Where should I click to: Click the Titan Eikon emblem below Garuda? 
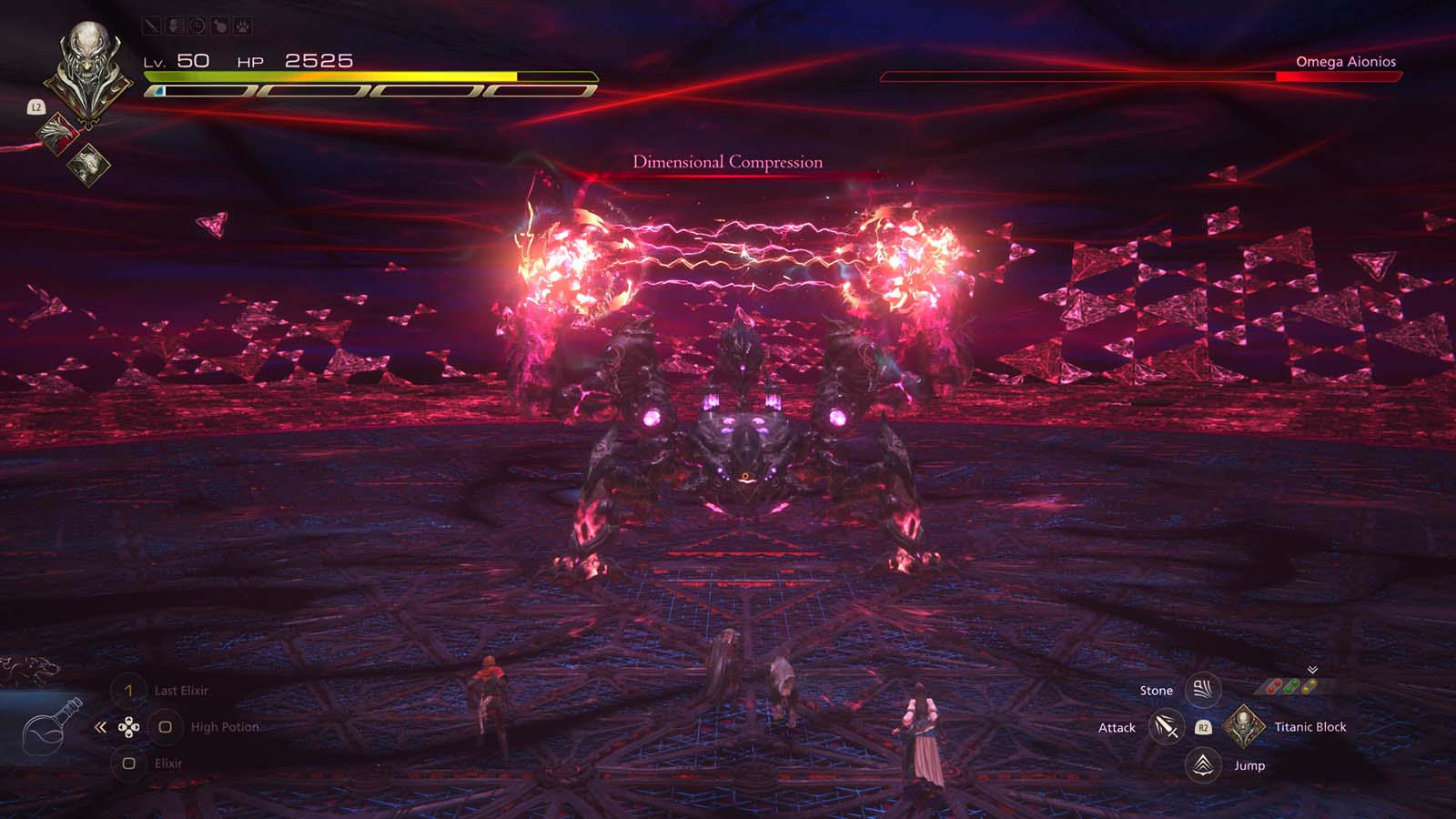(89, 164)
